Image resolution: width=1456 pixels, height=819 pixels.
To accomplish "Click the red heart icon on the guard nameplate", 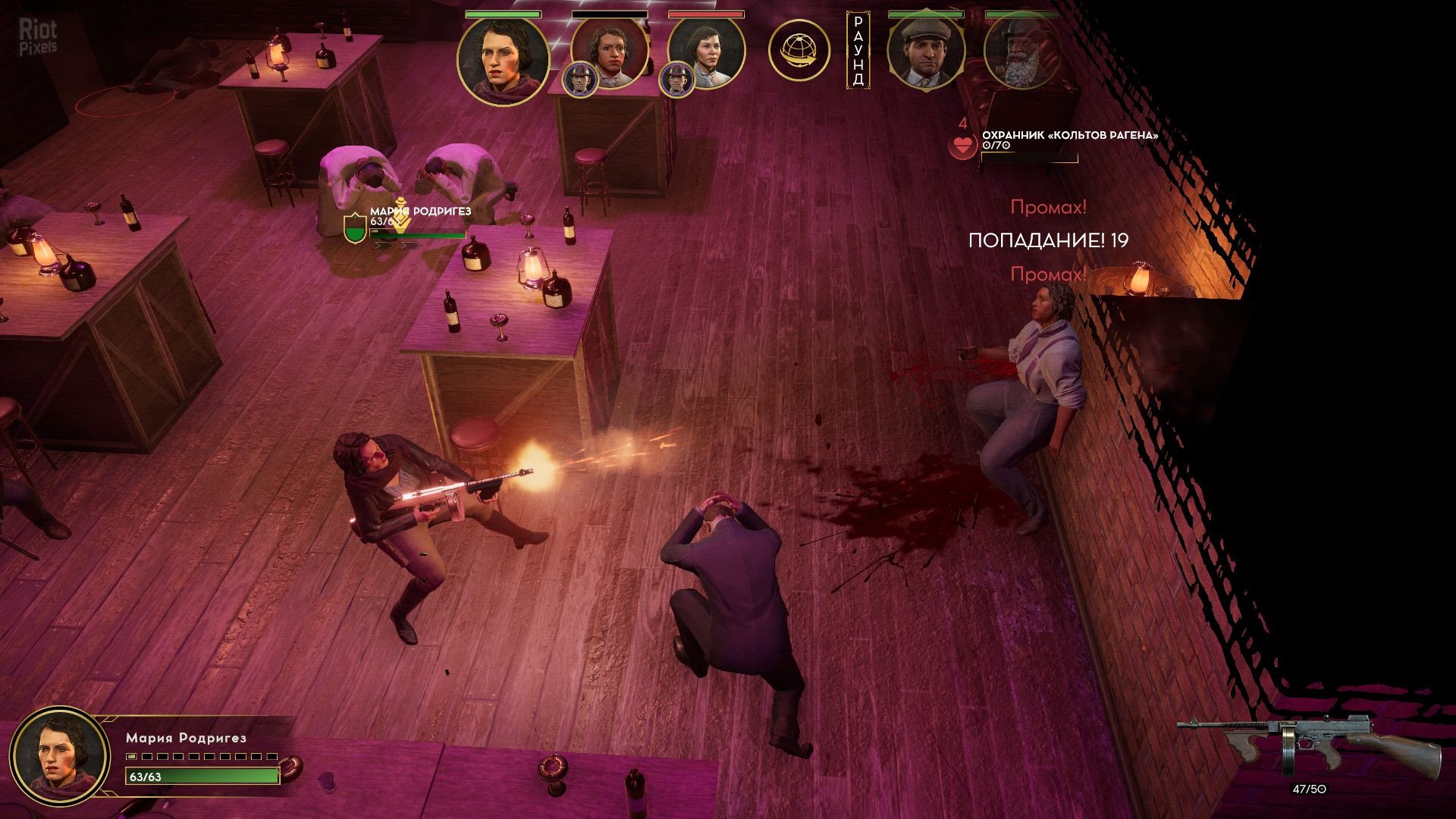I will point(963,146).
